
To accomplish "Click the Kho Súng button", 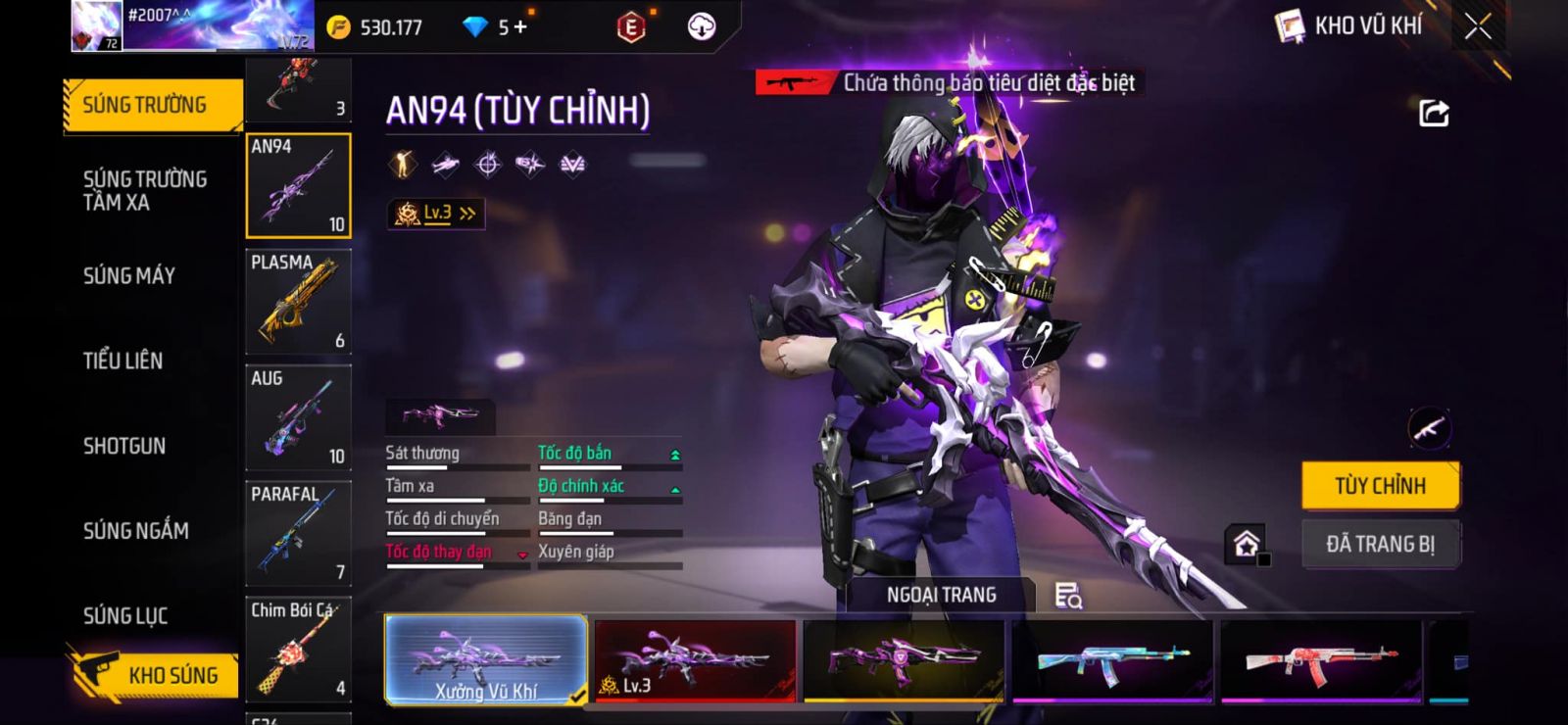I will 155,675.
